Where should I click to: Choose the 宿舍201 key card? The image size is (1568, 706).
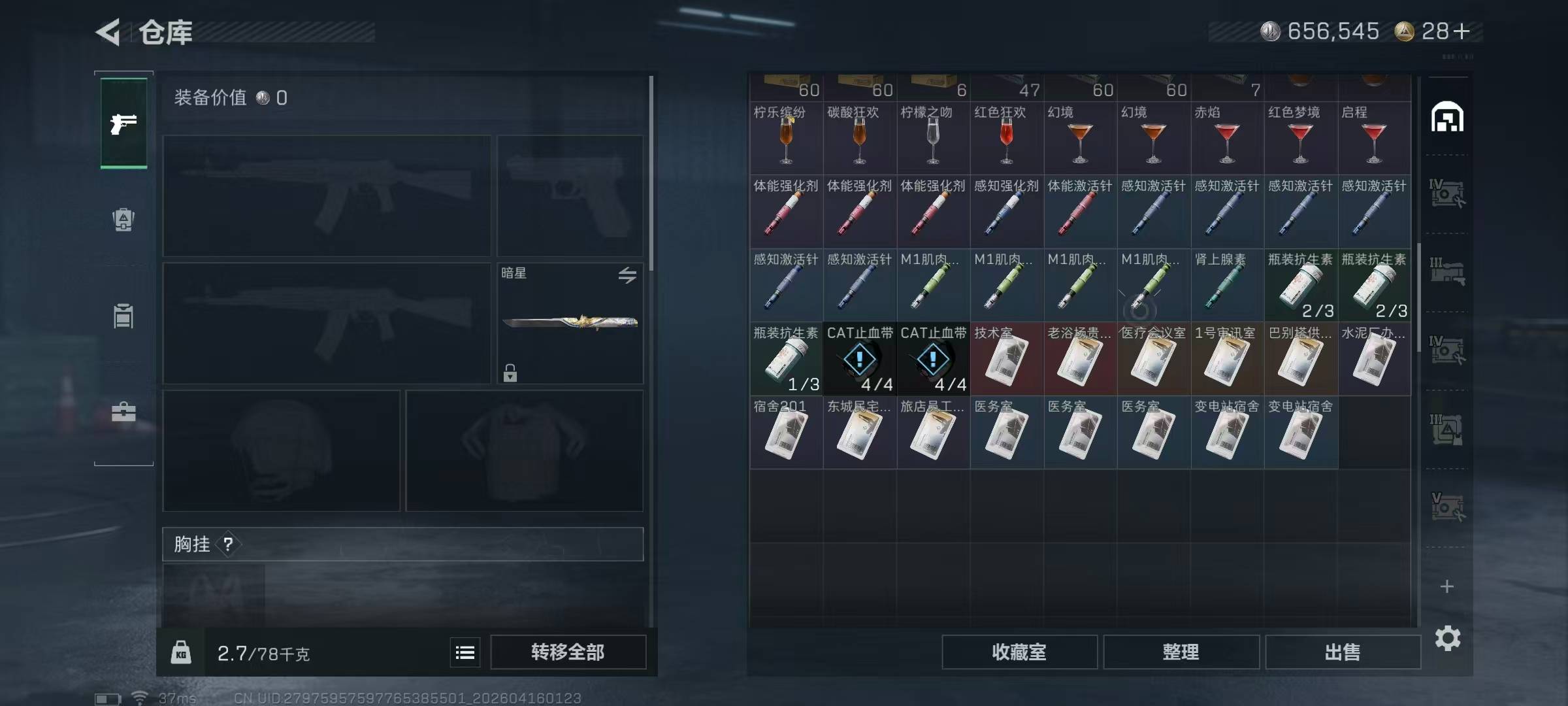tap(786, 432)
